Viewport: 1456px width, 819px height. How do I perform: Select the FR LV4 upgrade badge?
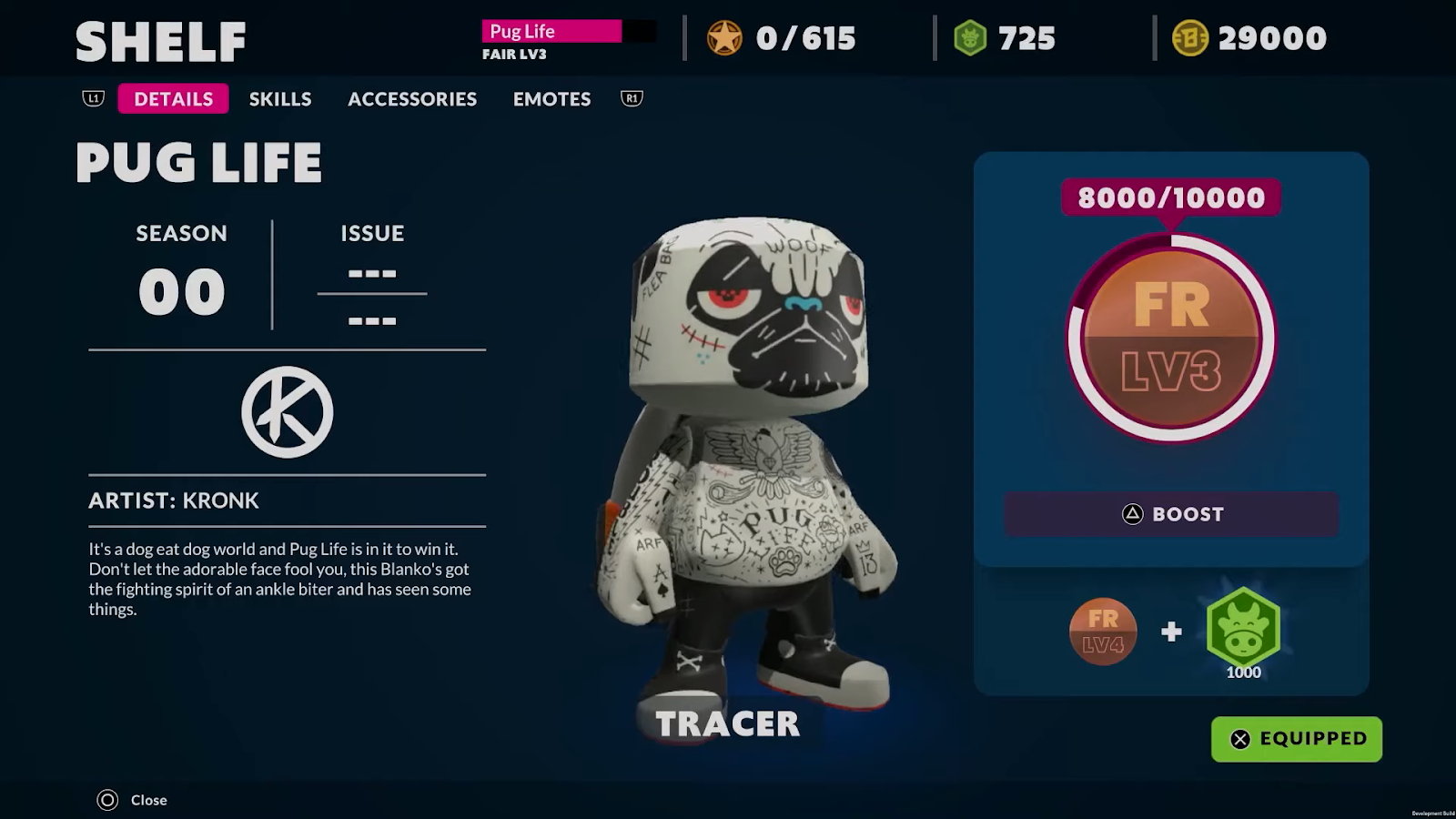1103,632
